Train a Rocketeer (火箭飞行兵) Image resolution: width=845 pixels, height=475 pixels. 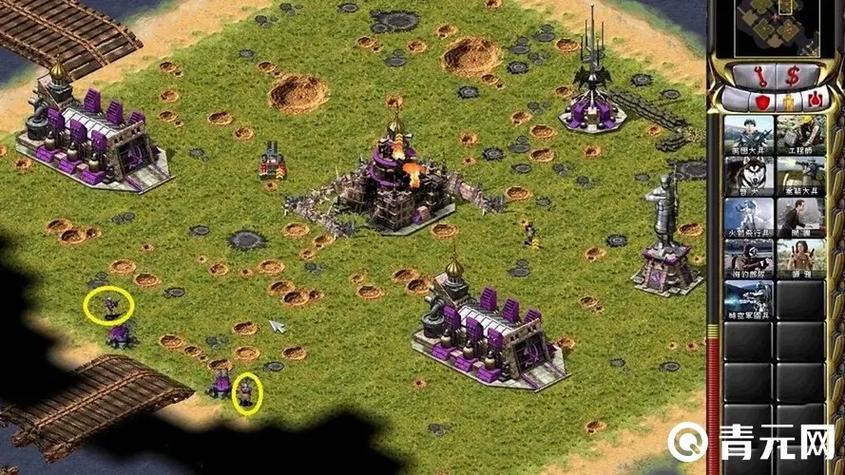[748, 218]
